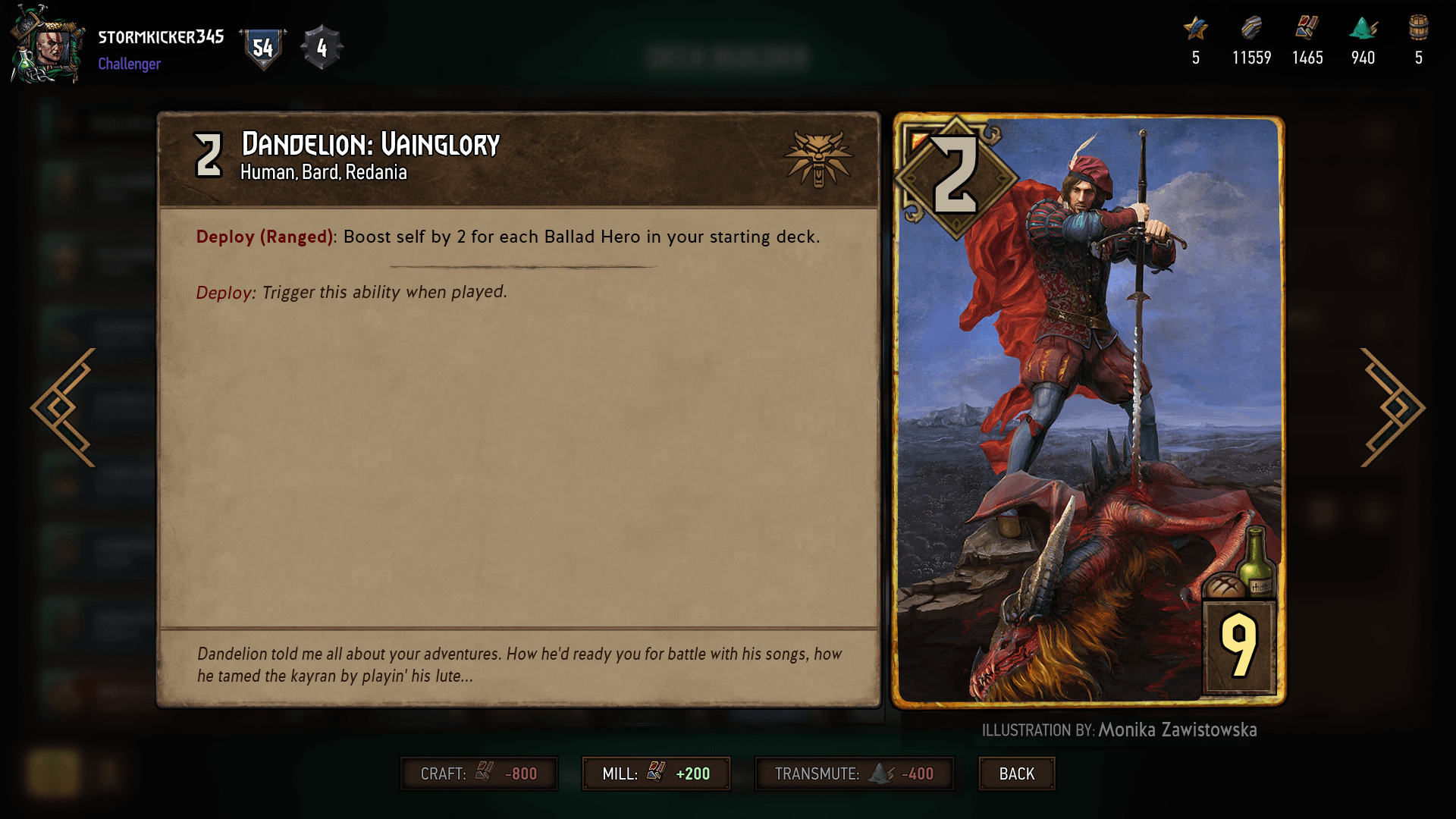Click the level 54 shield badge
1456x819 pixels.
point(262,47)
